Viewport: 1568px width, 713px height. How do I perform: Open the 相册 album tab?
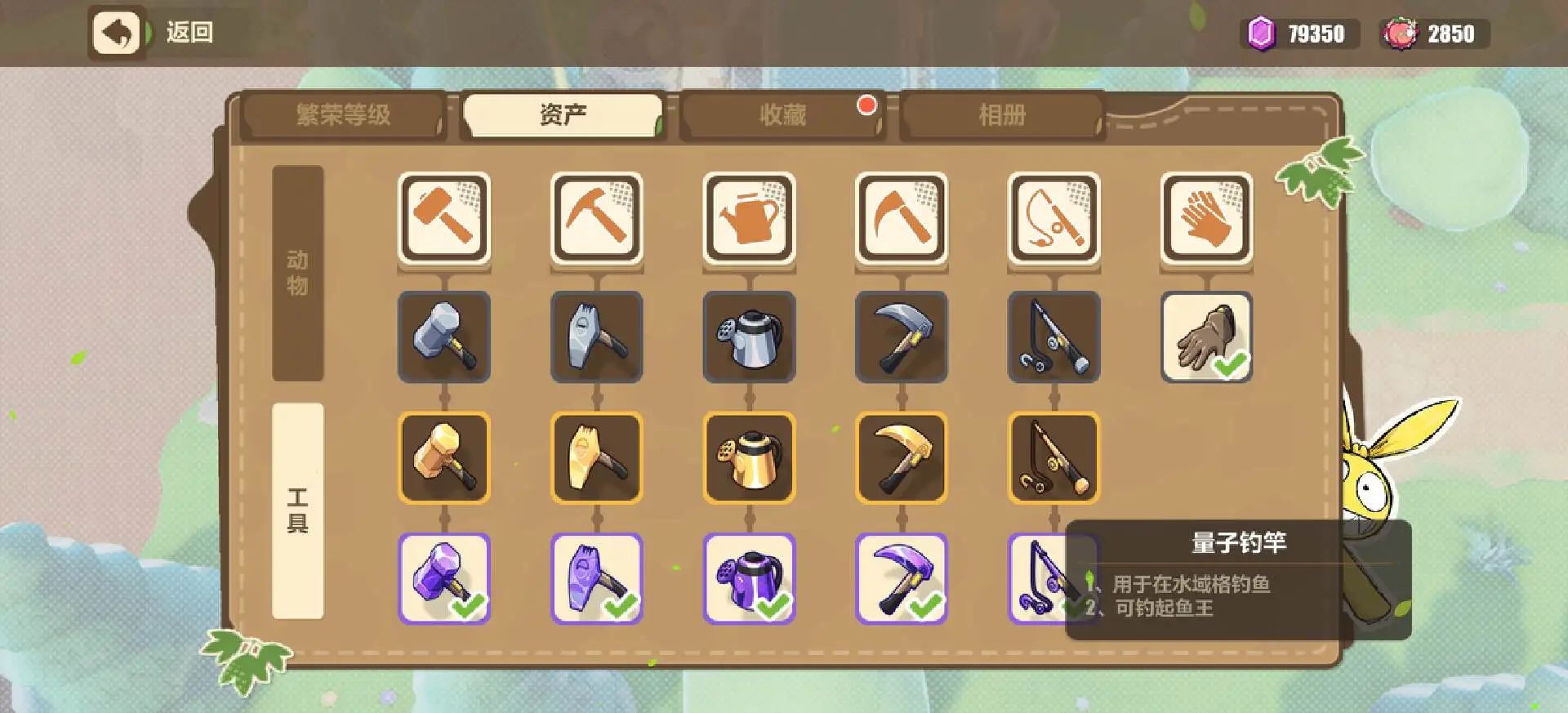(1000, 114)
